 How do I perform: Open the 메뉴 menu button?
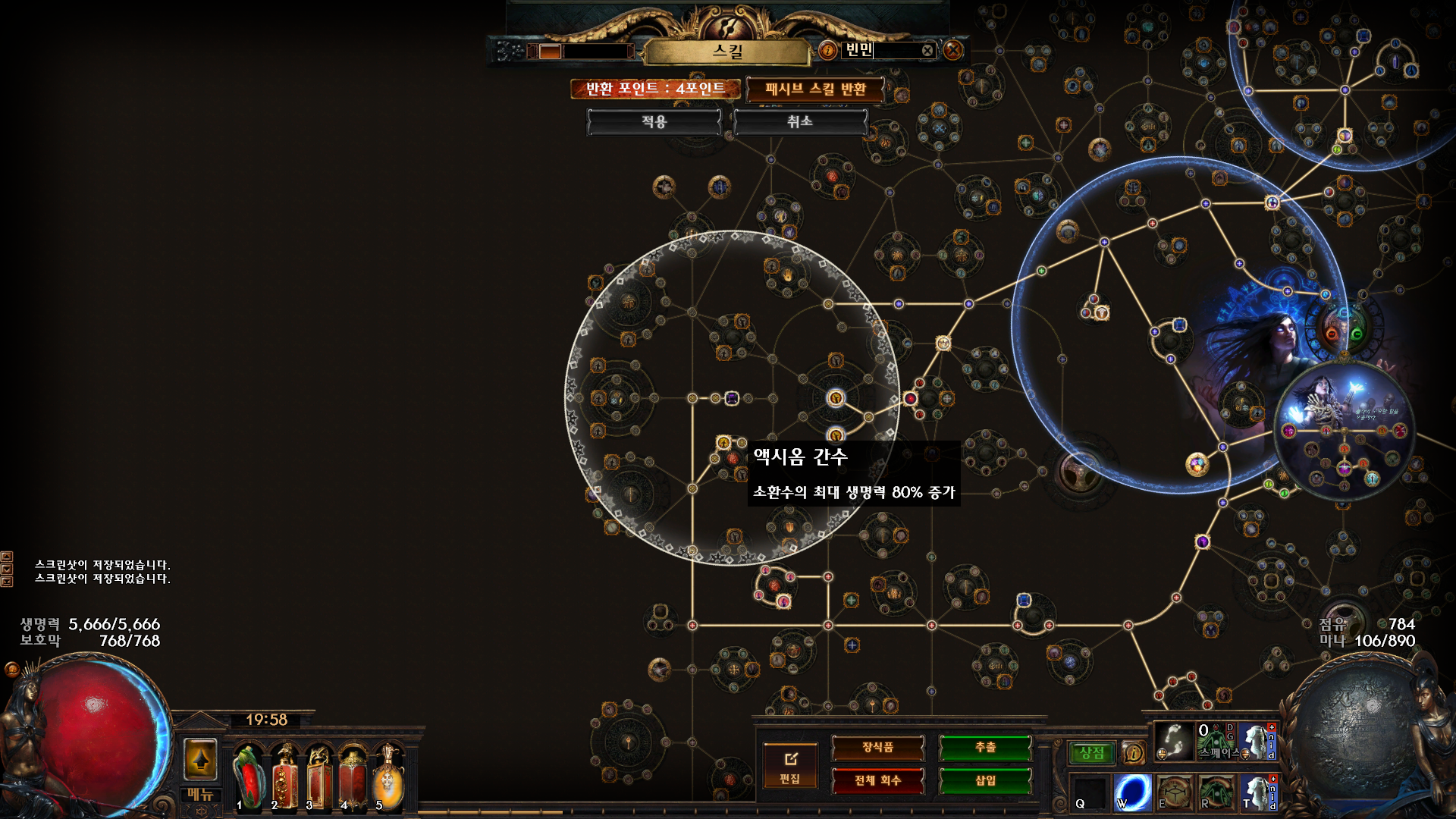(x=200, y=795)
